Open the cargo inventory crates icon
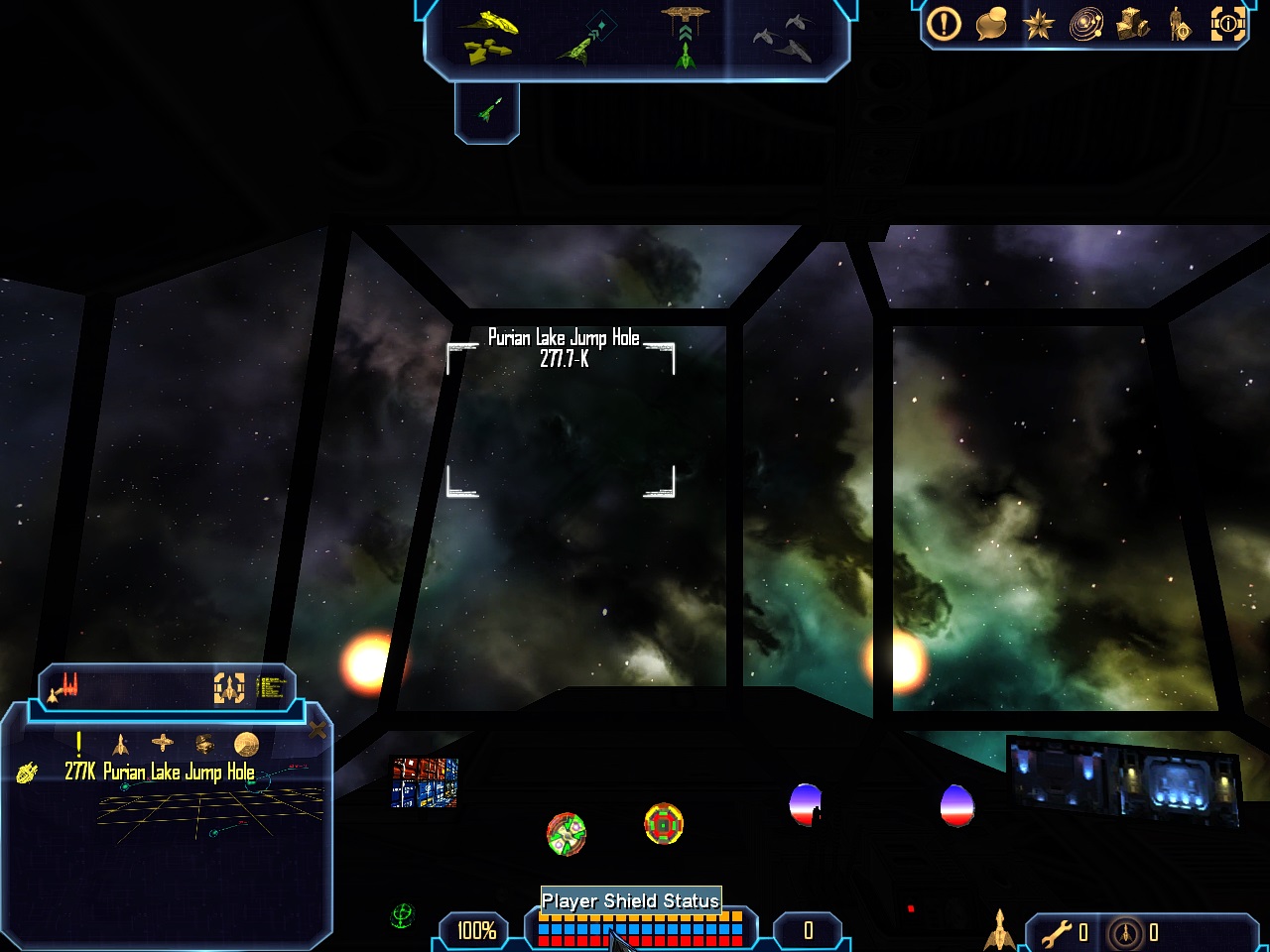The image size is (1270, 952). [x=1133, y=24]
